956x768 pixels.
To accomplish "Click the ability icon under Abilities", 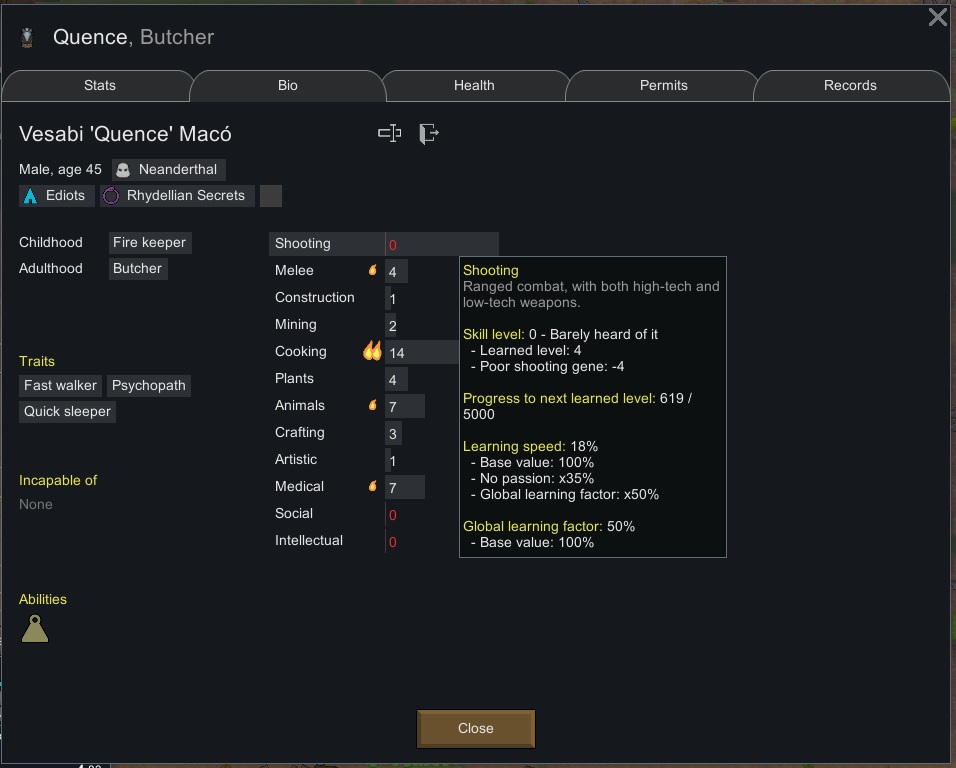I will click(35, 629).
